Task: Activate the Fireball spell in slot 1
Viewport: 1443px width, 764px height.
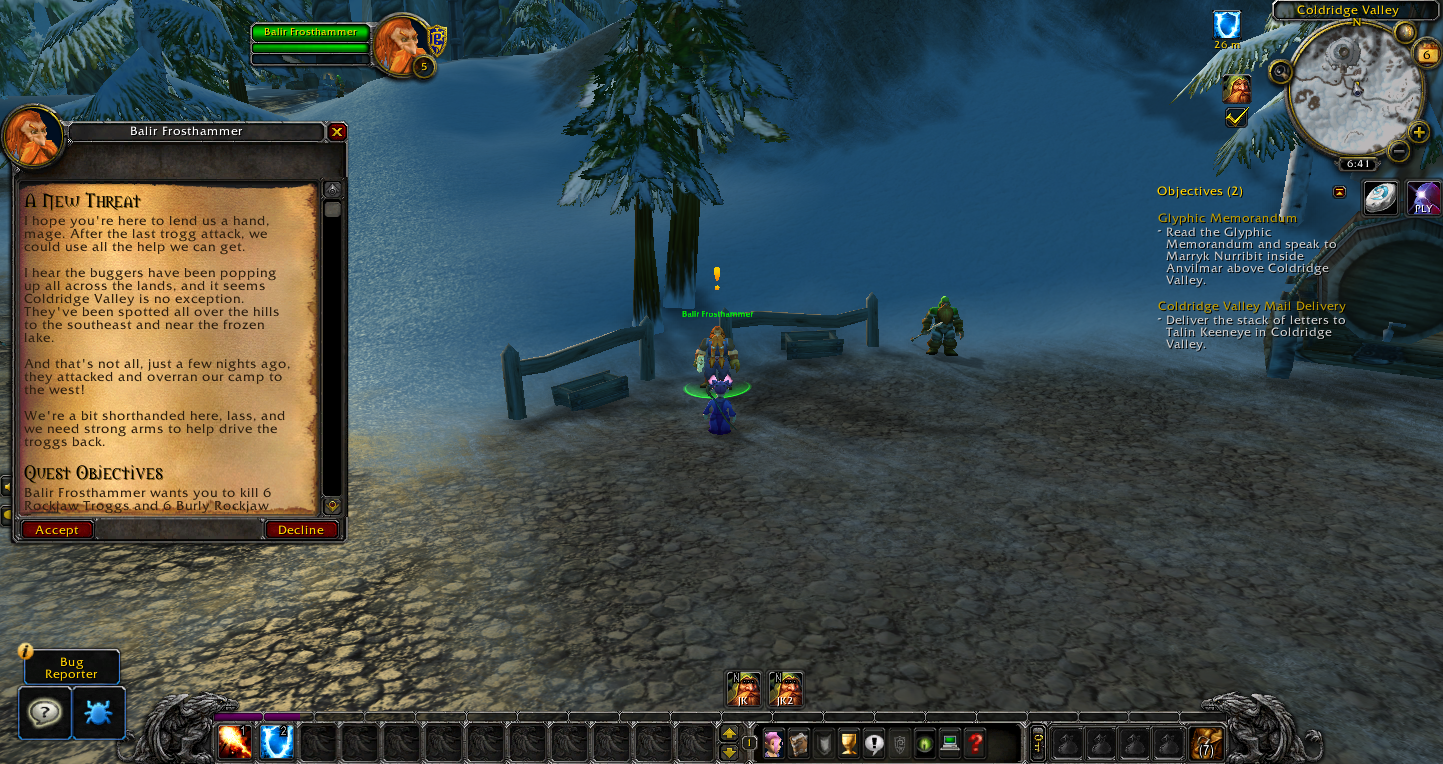Action: tap(235, 742)
